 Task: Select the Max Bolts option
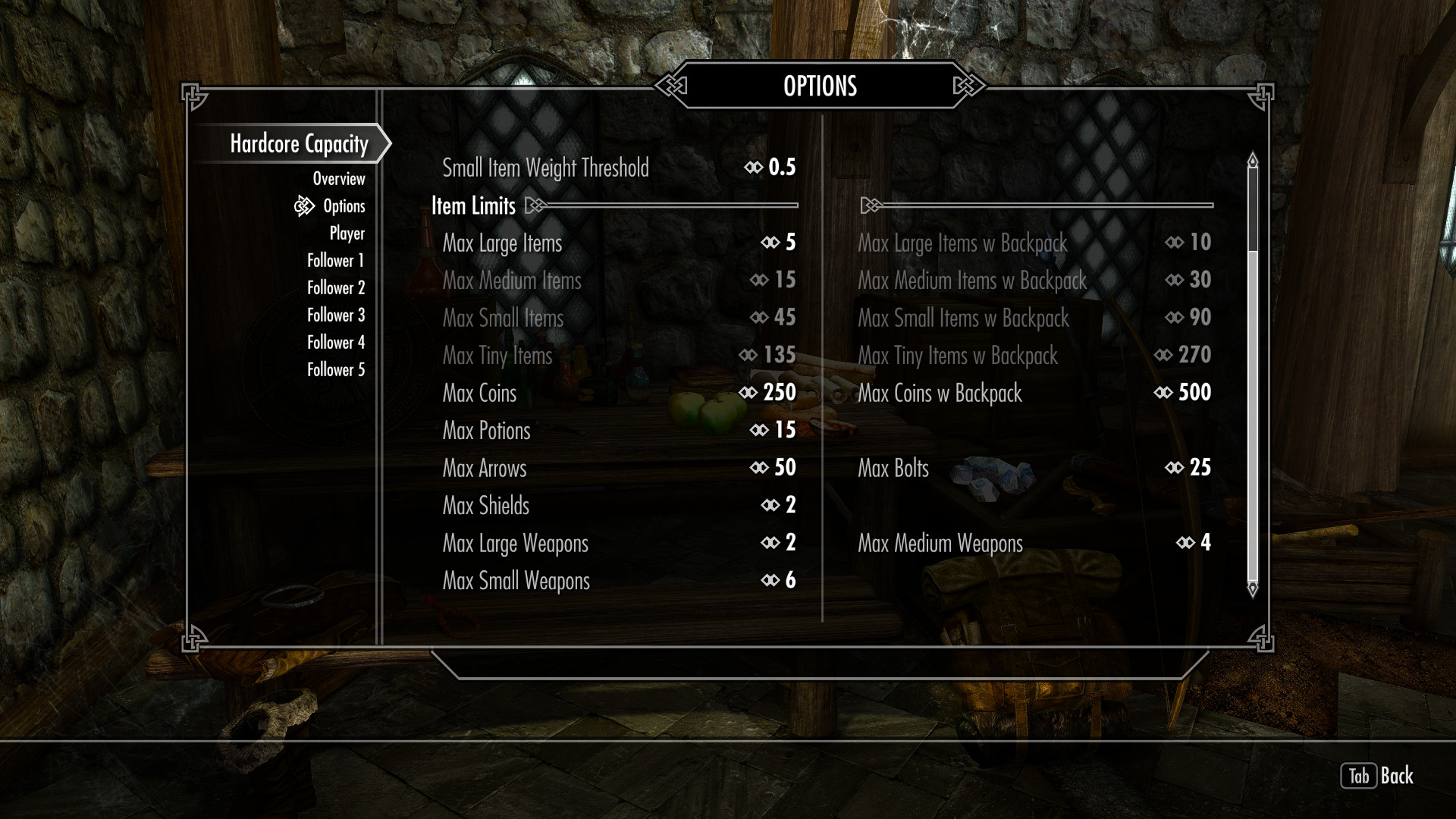(1034, 468)
